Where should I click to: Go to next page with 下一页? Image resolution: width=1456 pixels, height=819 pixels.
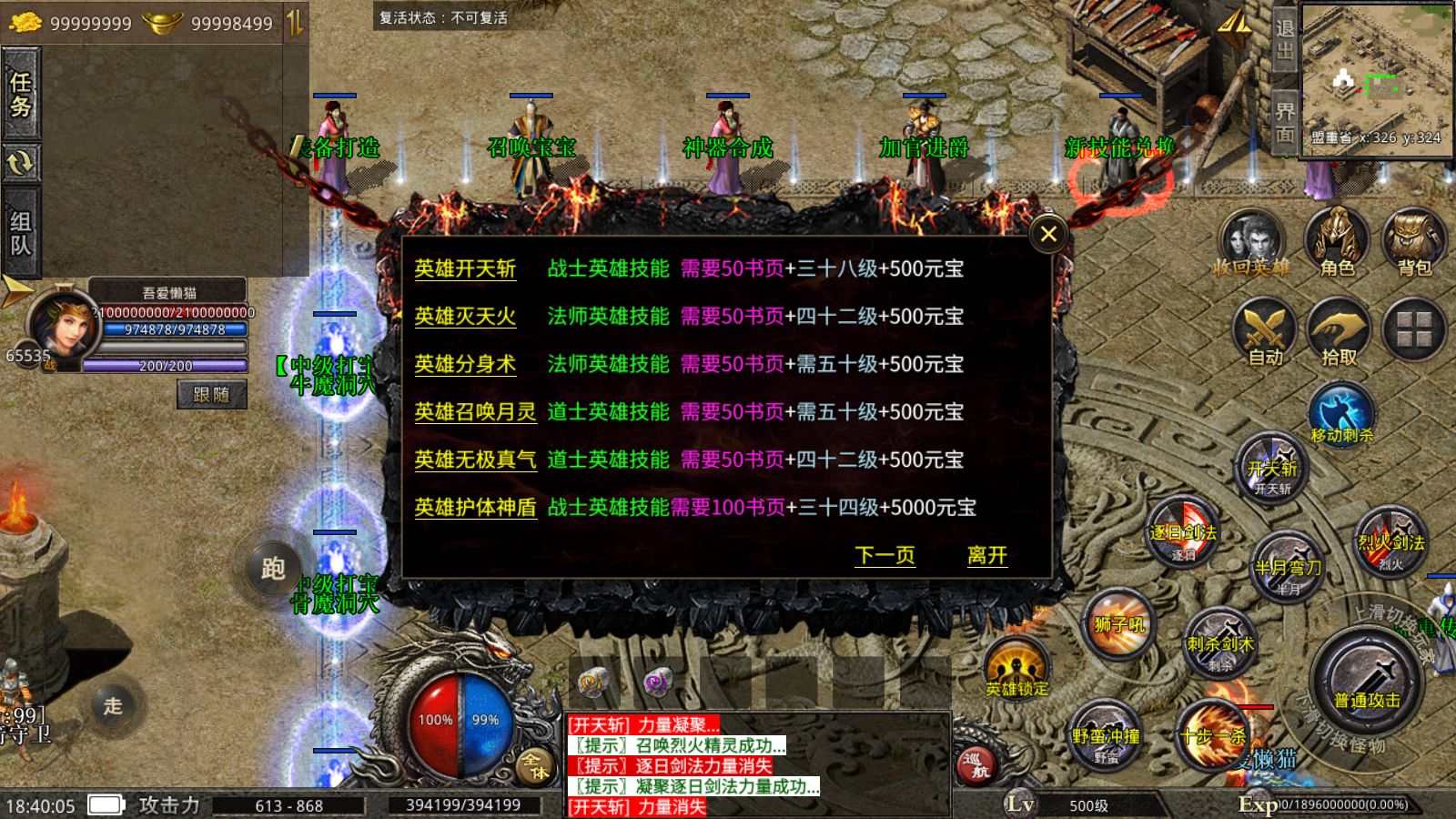click(x=885, y=555)
